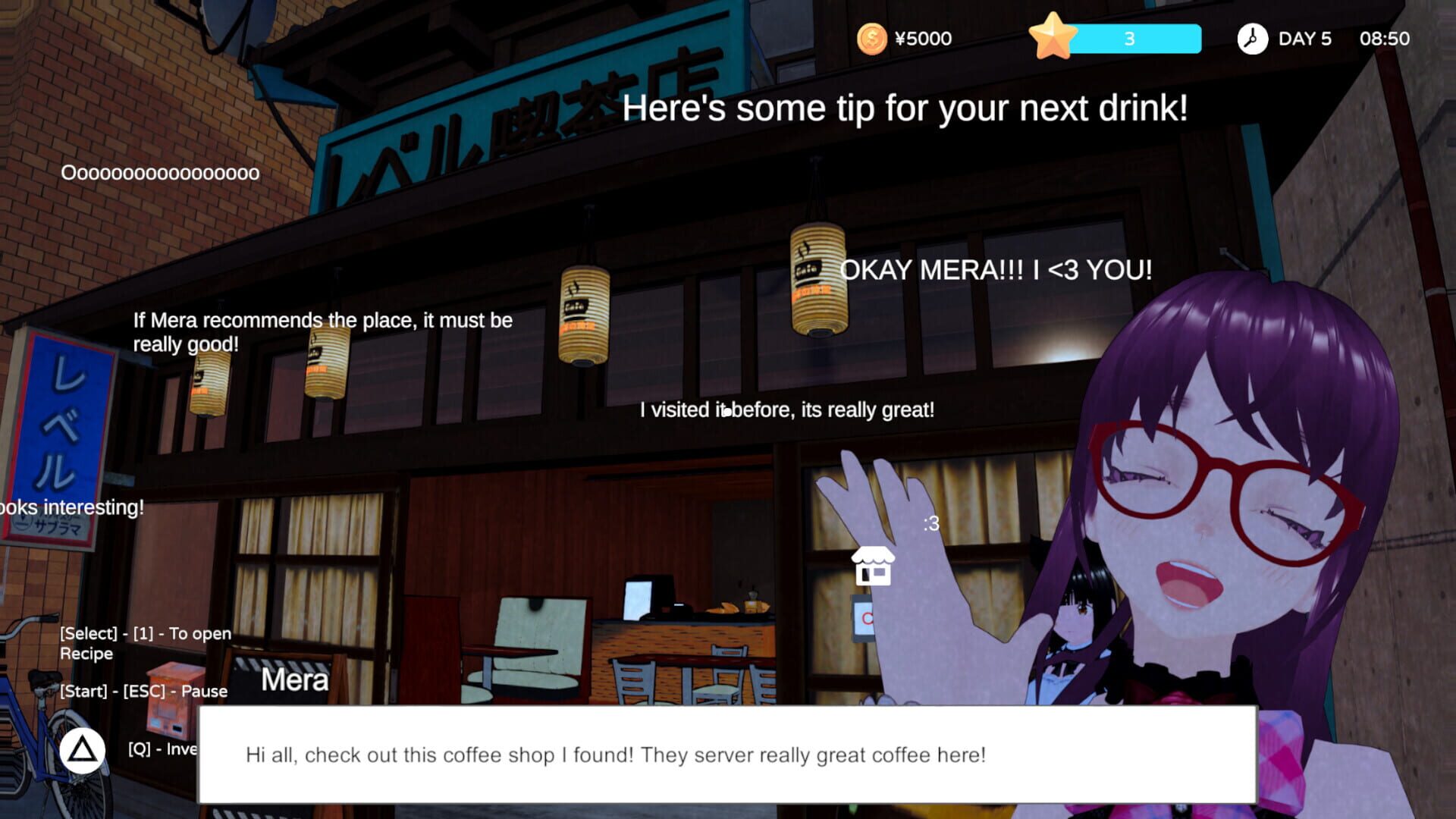
Task: Click the gold coin currency icon
Action: click(x=872, y=38)
